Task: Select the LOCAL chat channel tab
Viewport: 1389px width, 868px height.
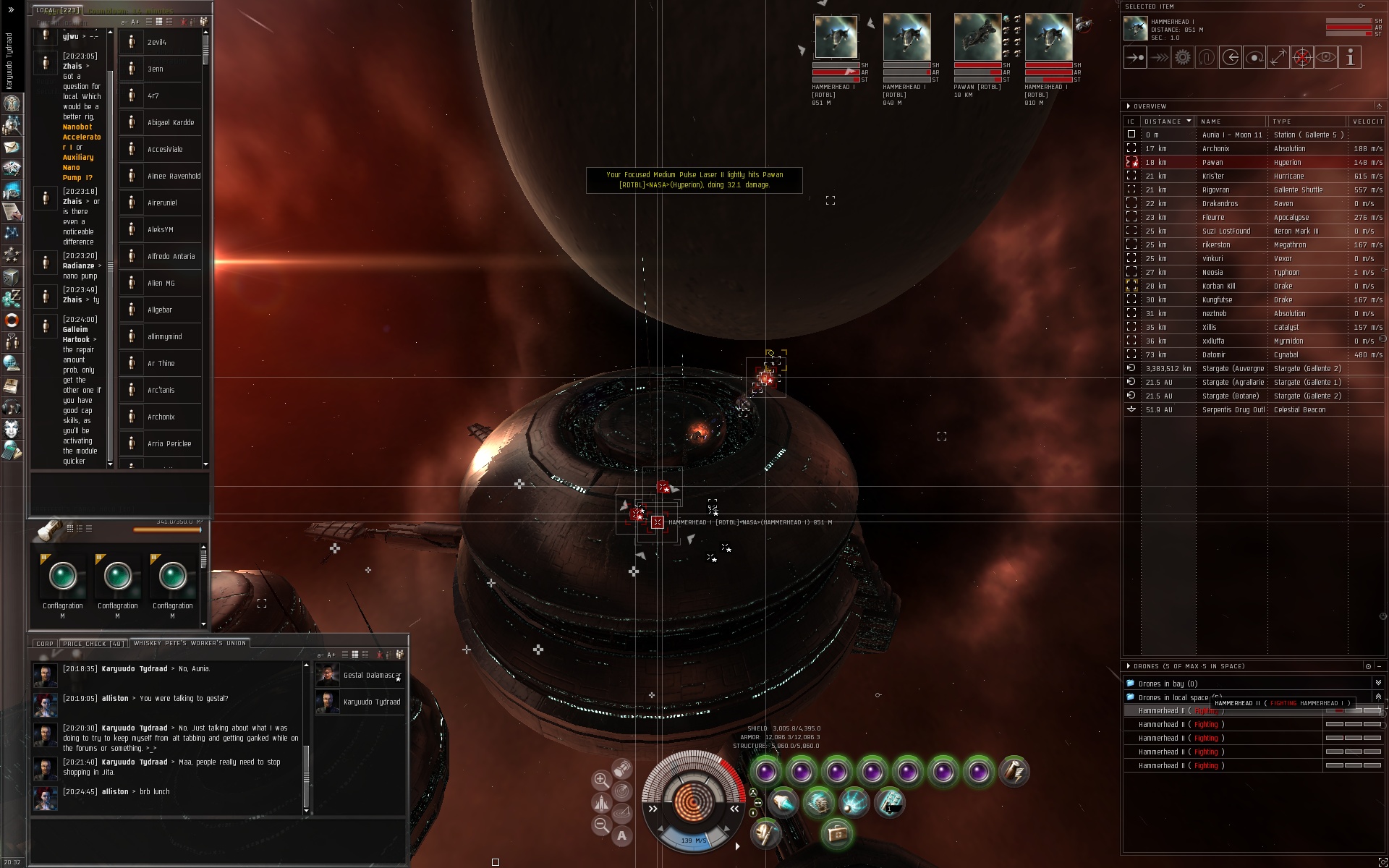Action: point(57,10)
